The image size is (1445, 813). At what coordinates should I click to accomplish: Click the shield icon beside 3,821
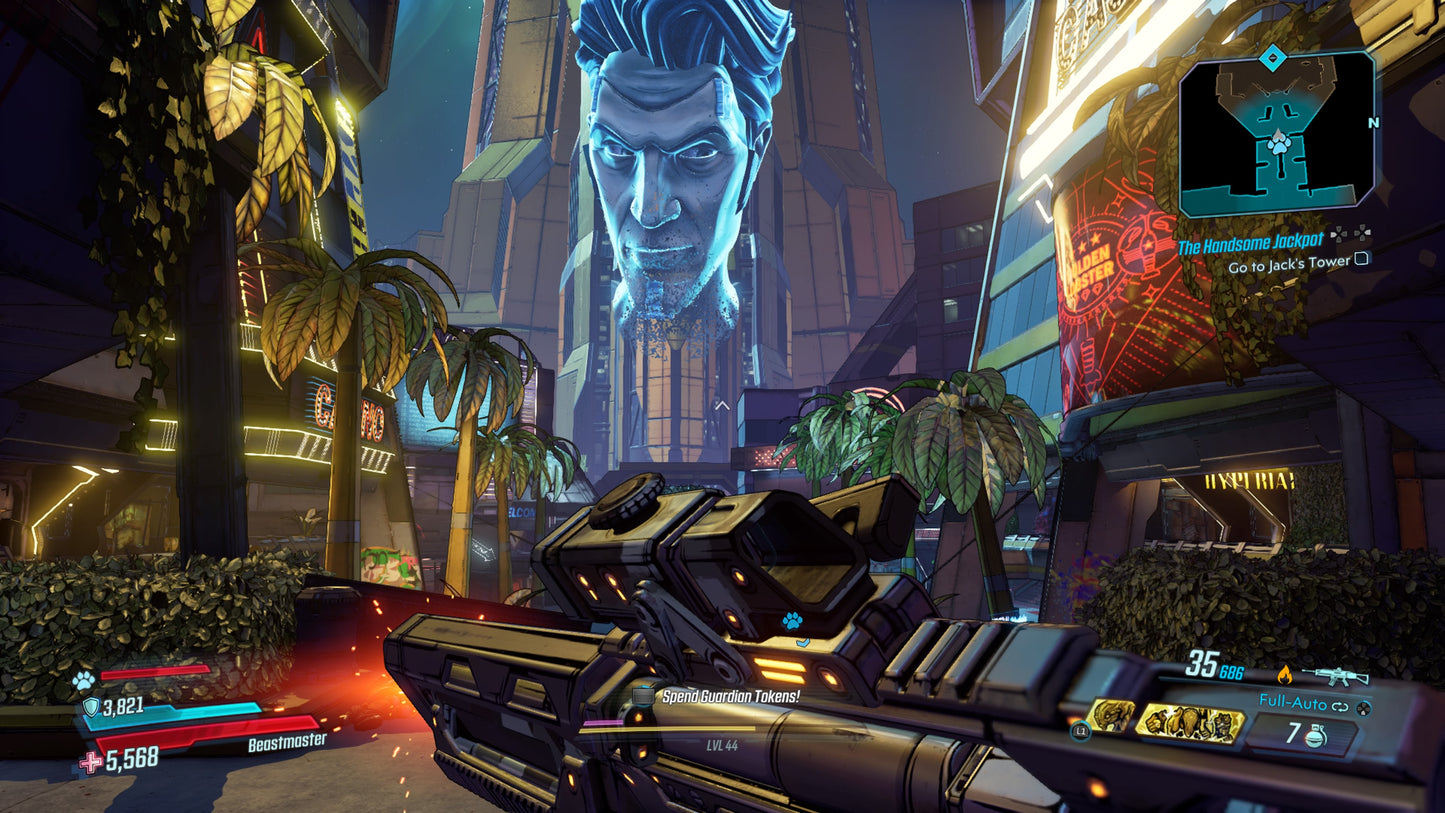pos(90,708)
